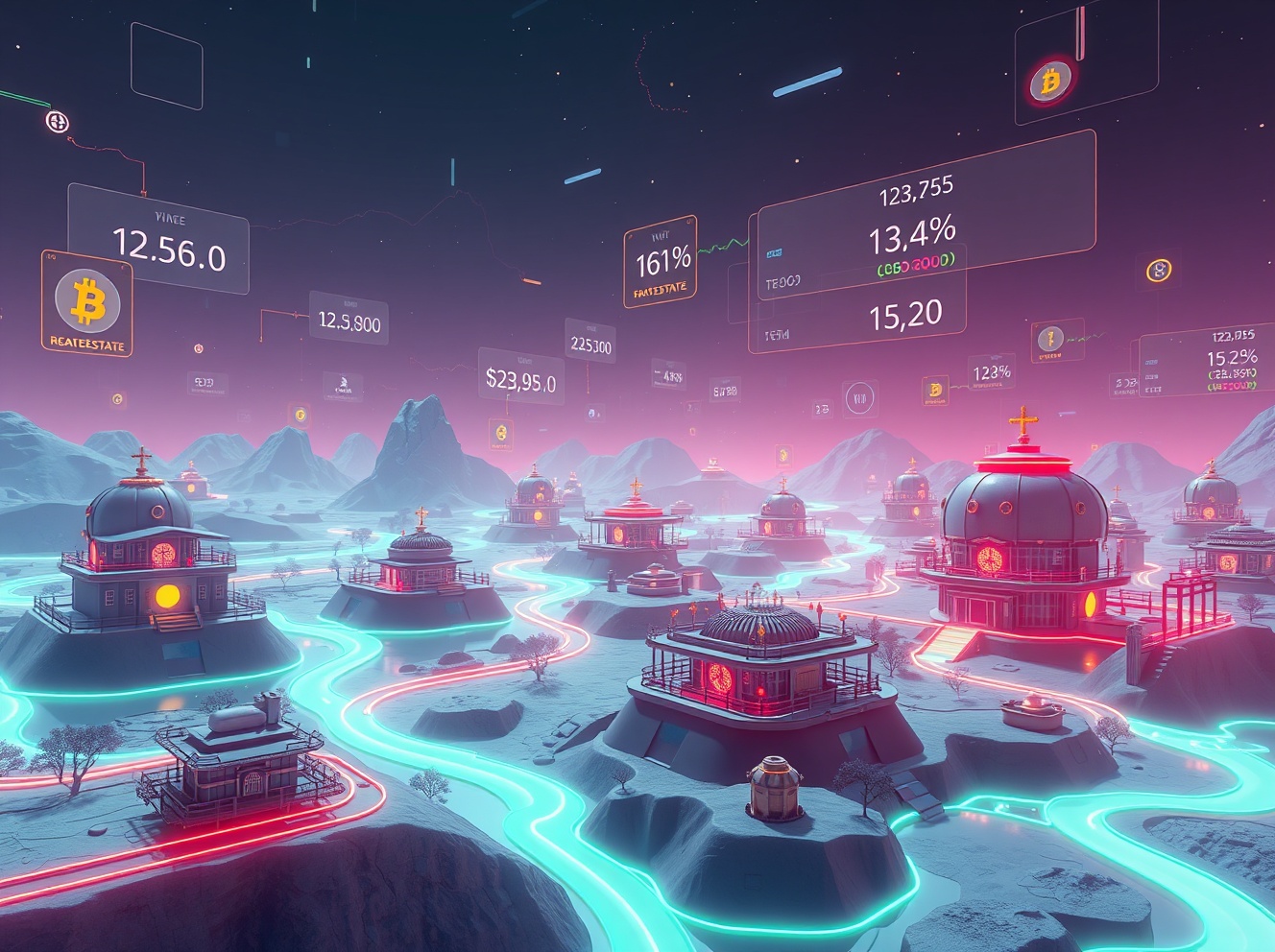Select the Bitcoin REATEESTATE card
The width and height of the screenshot is (1275, 952).
pyautogui.click(x=86, y=304)
